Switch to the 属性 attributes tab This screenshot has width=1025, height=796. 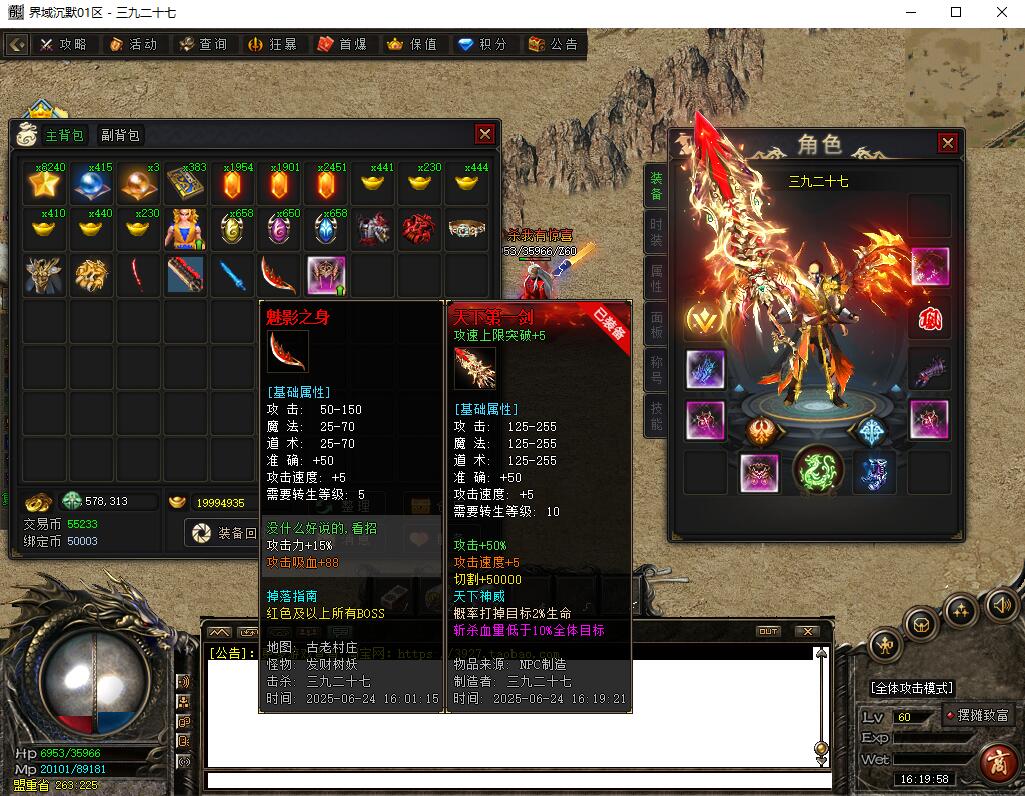pyautogui.click(x=656, y=279)
